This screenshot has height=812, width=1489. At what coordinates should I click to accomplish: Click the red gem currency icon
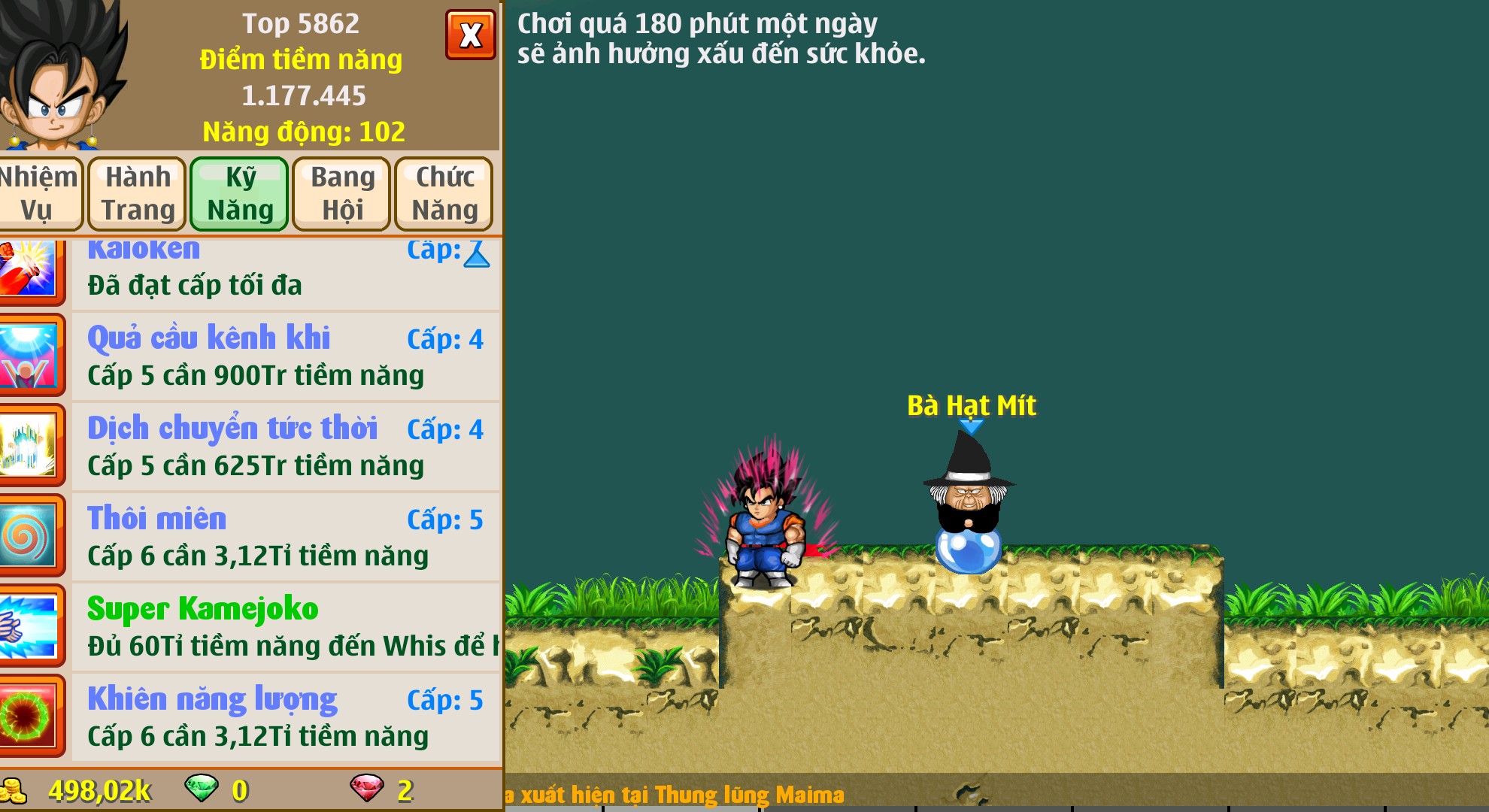coord(368,789)
